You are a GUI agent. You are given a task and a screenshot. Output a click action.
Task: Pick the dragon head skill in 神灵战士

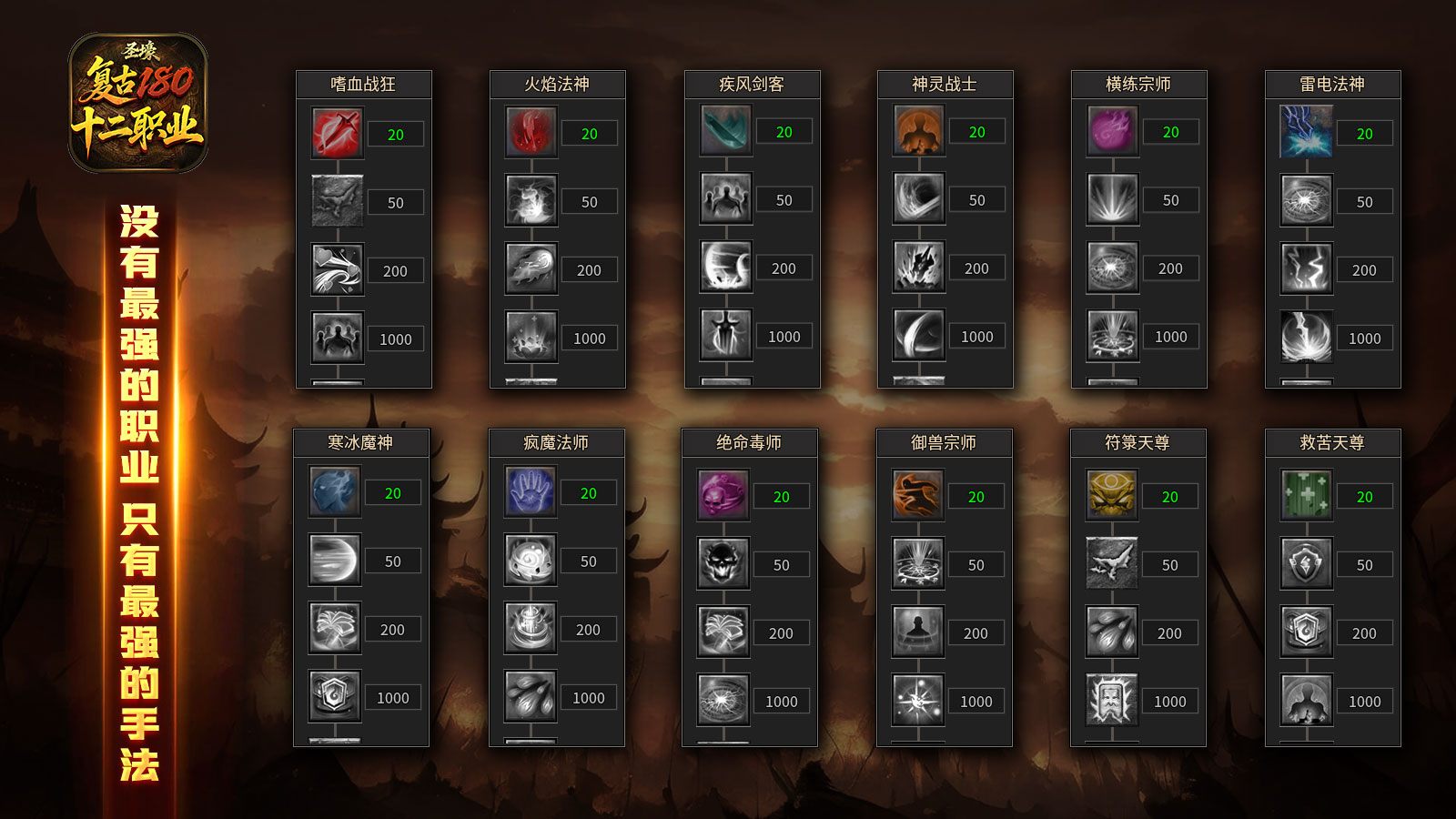pos(919,268)
